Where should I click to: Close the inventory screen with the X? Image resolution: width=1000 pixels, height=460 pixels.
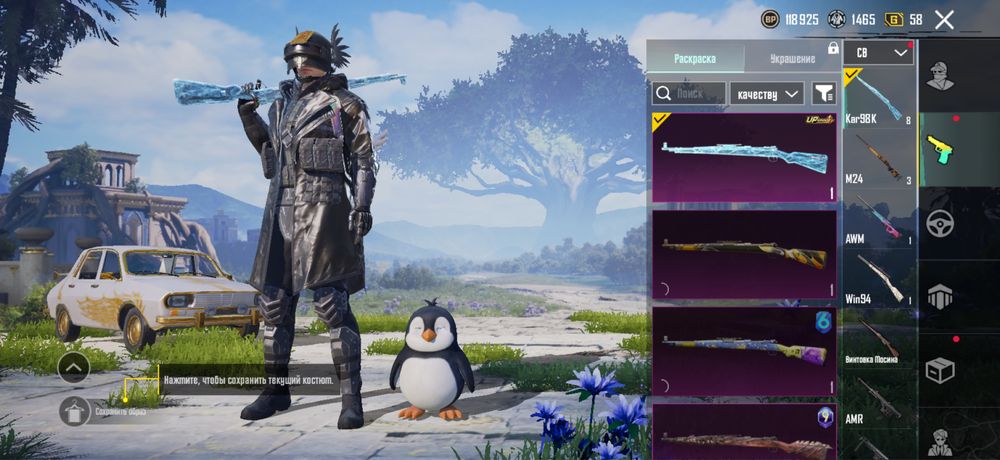pos(944,19)
